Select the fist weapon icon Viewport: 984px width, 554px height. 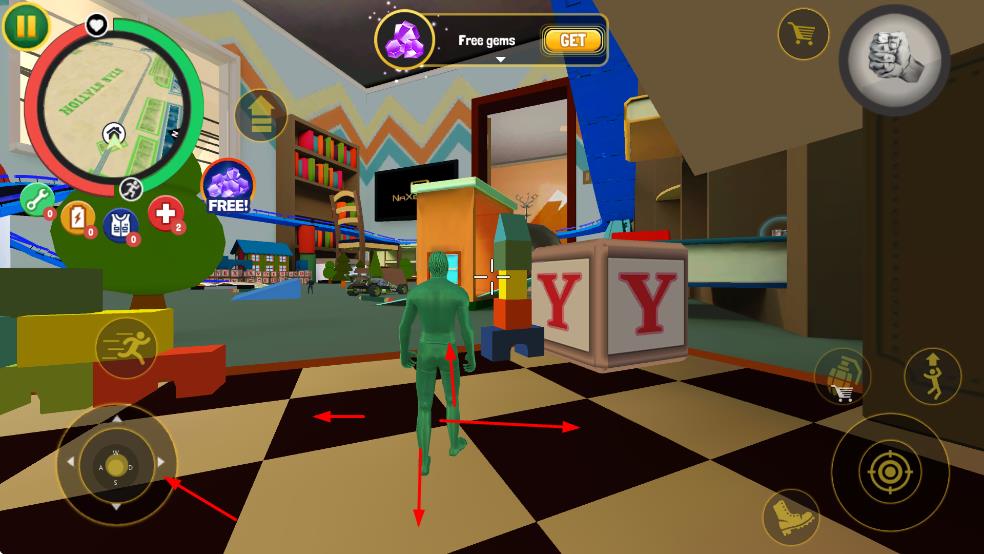(x=893, y=53)
